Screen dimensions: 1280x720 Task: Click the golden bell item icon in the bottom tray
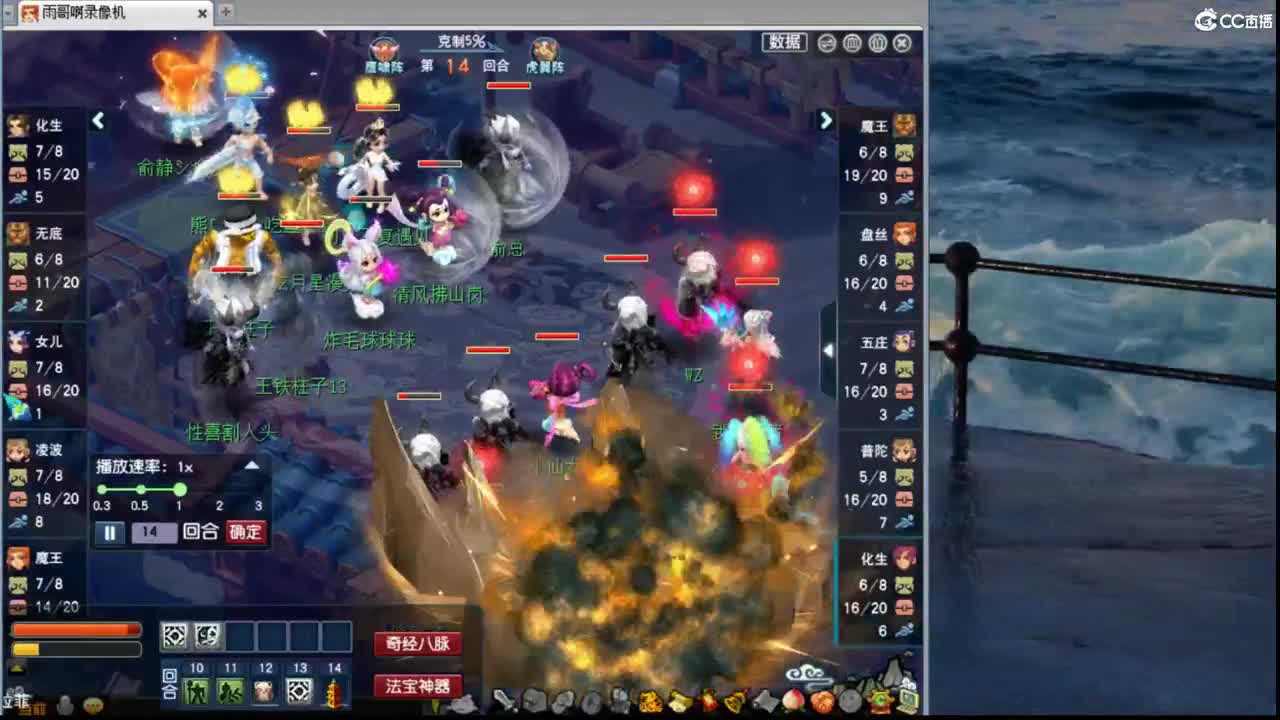[x=735, y=701]
